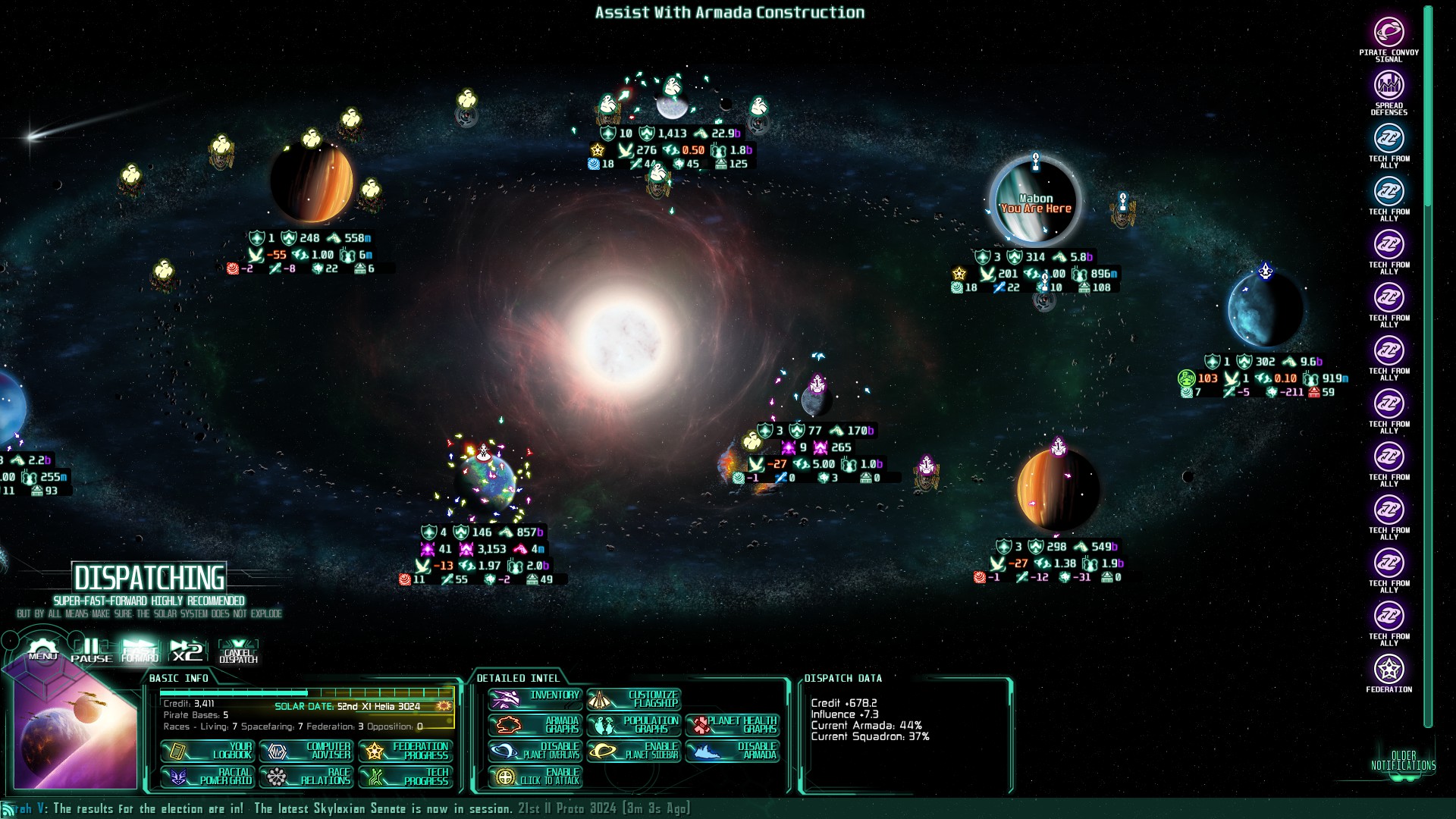Viewport: 1456px width, 819px height.
Task: Open the Computer Adviser
Action: (x=307, y=752)
